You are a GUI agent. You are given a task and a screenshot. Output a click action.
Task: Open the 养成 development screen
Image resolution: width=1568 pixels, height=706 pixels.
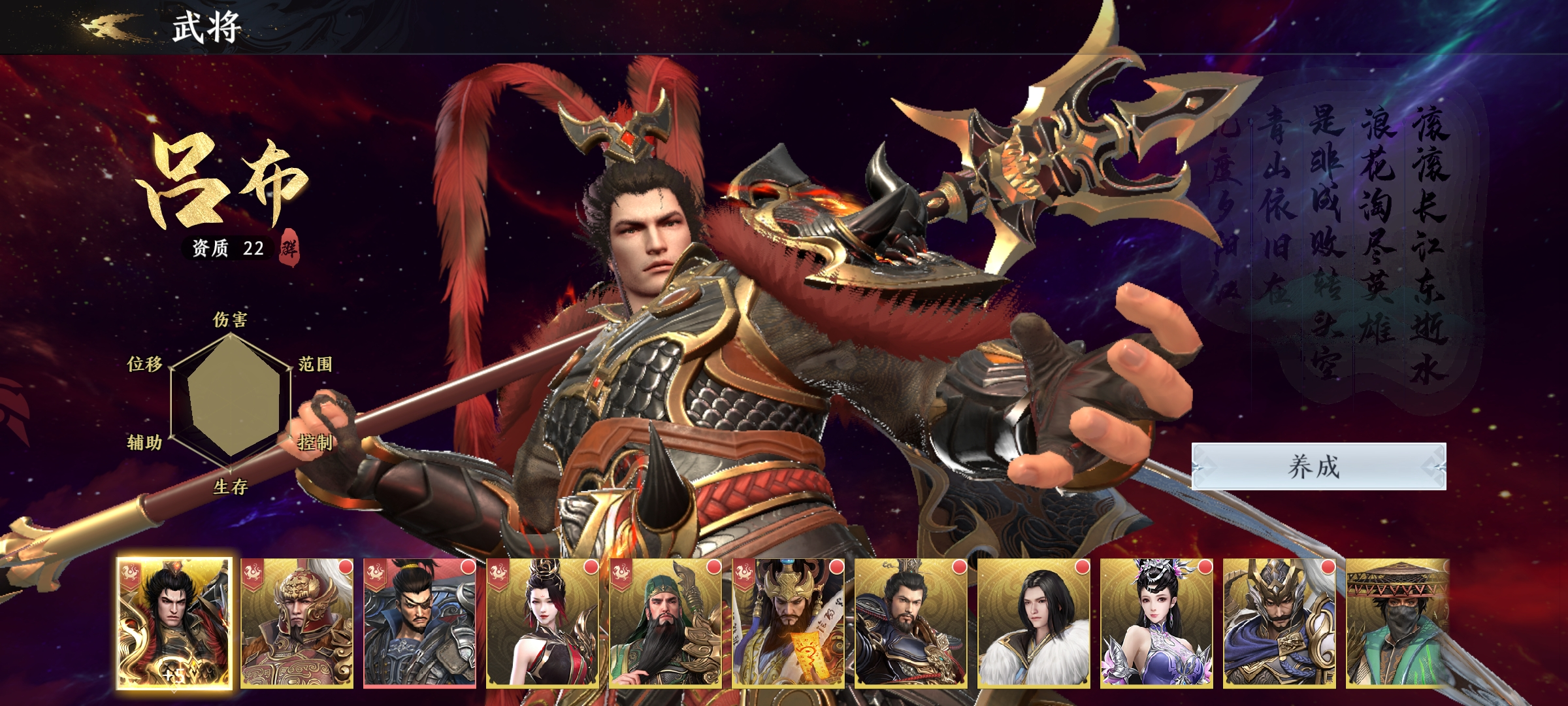(1318, 467)
